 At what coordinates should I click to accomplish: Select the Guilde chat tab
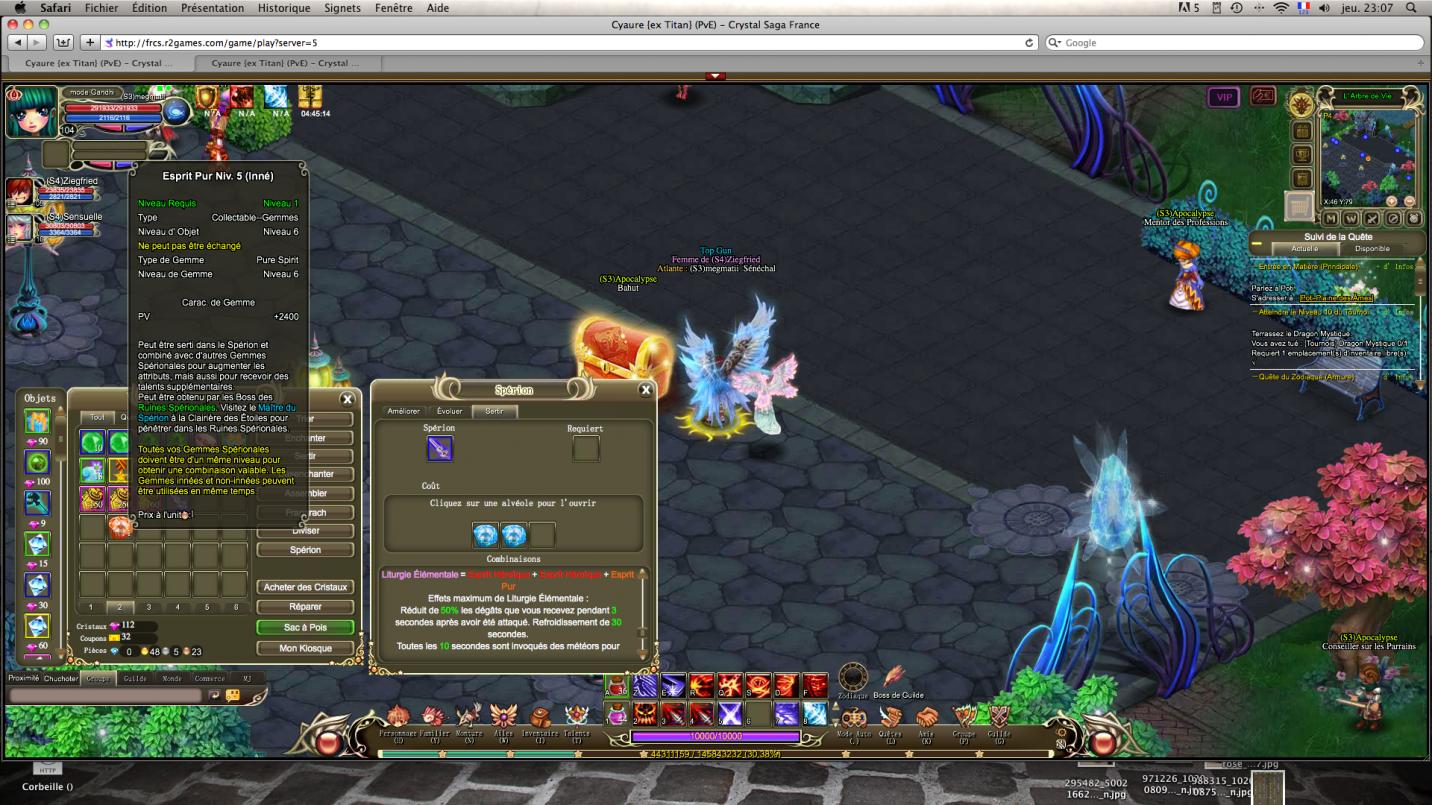[x=135, y=678]
